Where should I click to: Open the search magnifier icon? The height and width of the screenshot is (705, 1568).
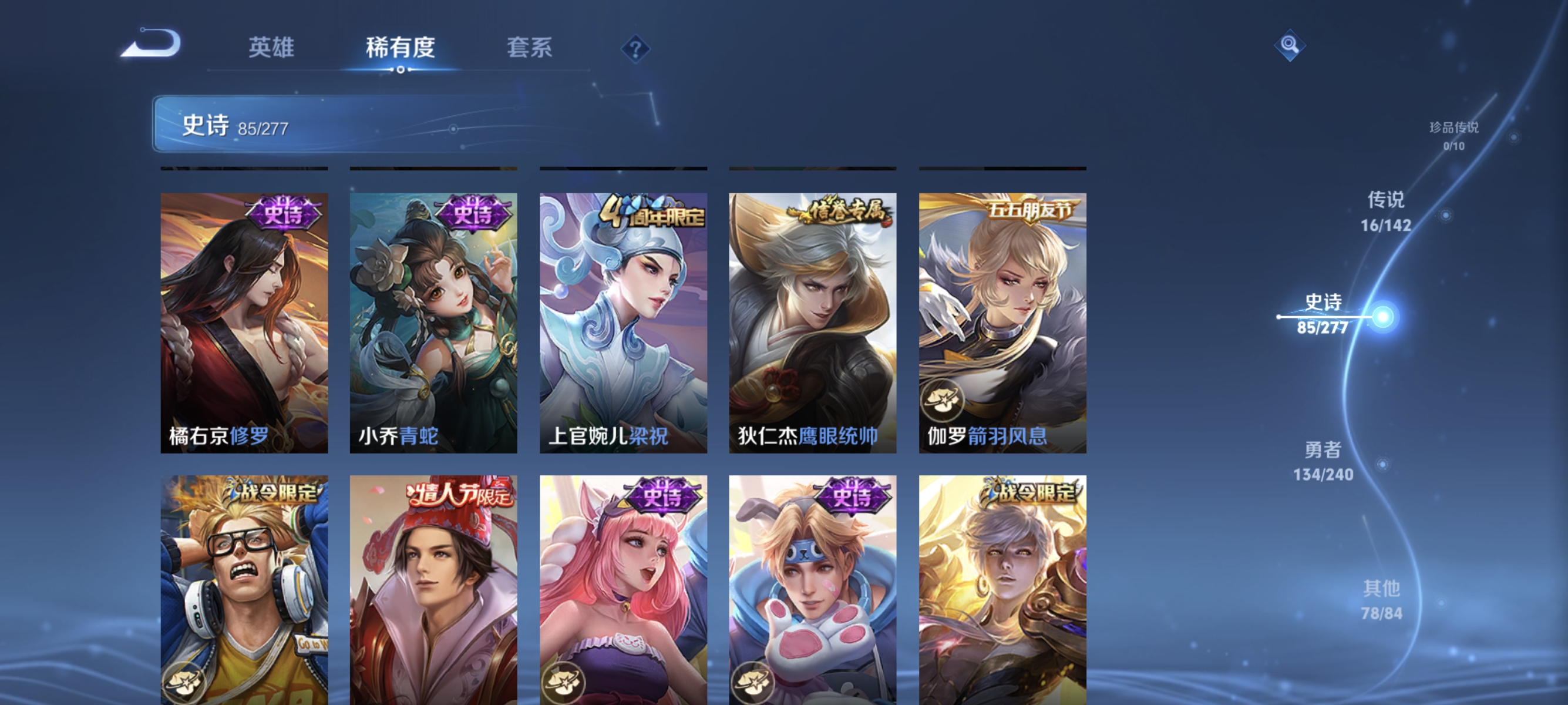1290,46
